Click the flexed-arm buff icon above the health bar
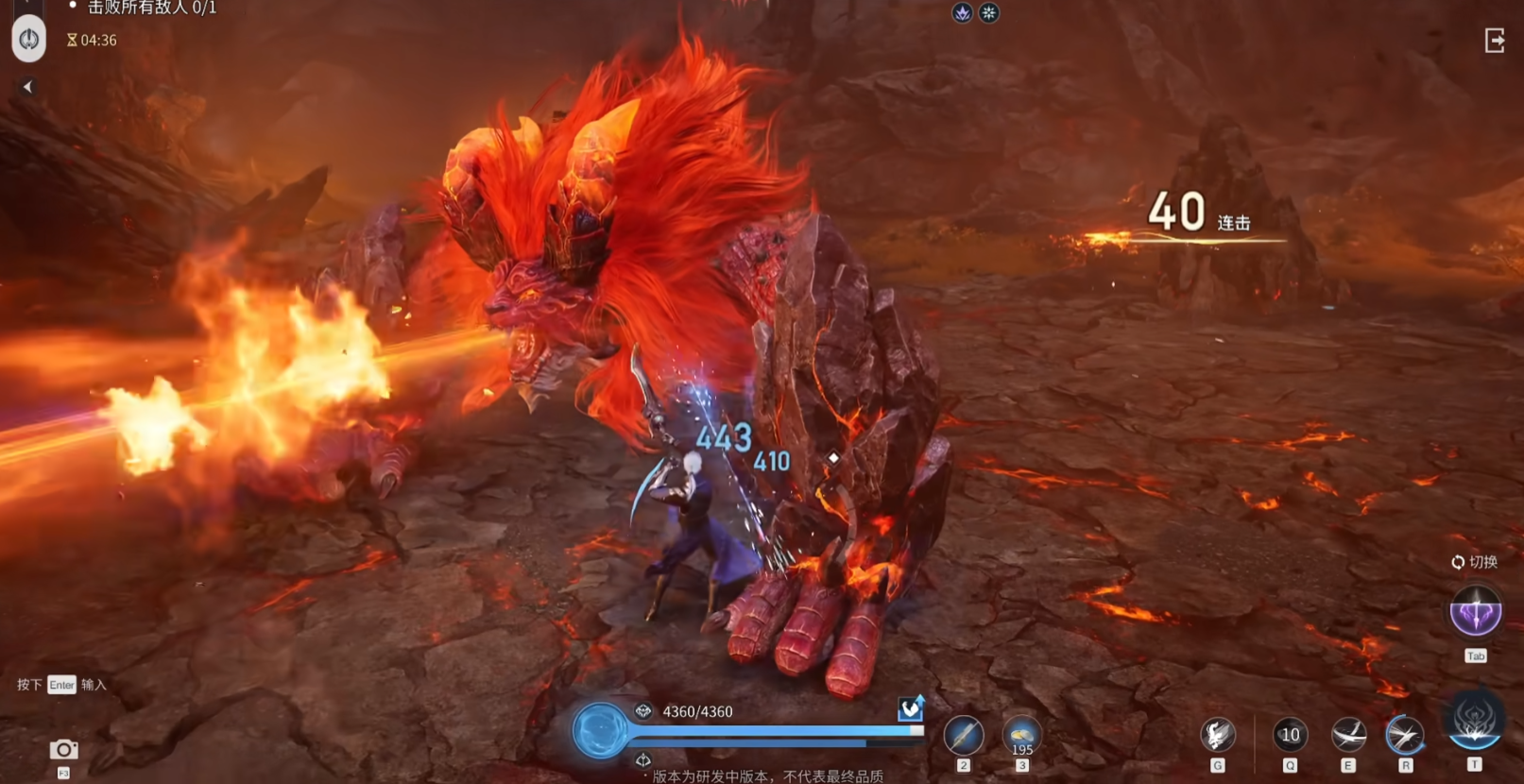The height and width of the screenshot is (784, 1524). (910, 708)
